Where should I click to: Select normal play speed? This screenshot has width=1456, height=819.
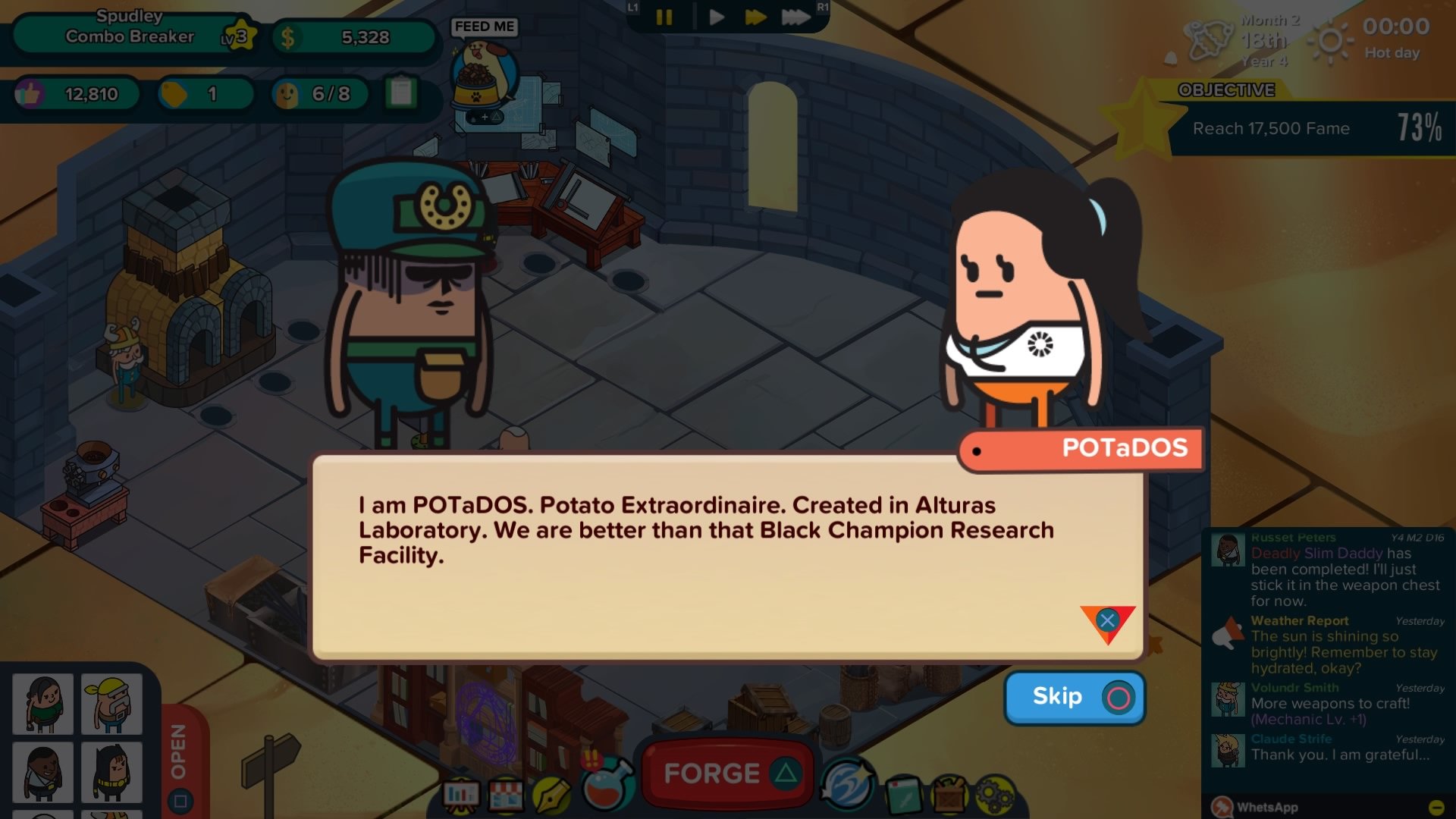pos(716,17)
